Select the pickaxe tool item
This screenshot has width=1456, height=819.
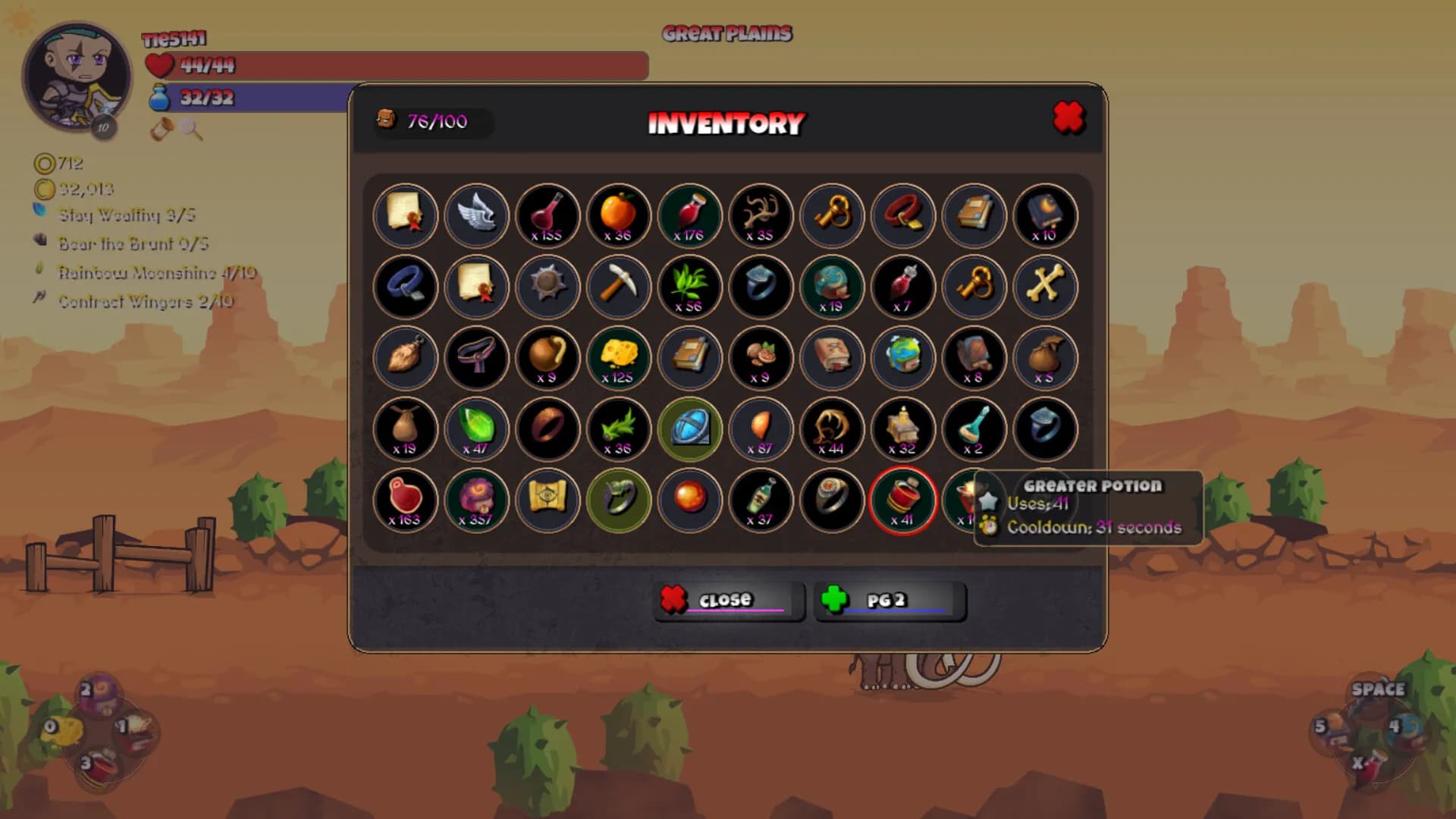[618, 287]
